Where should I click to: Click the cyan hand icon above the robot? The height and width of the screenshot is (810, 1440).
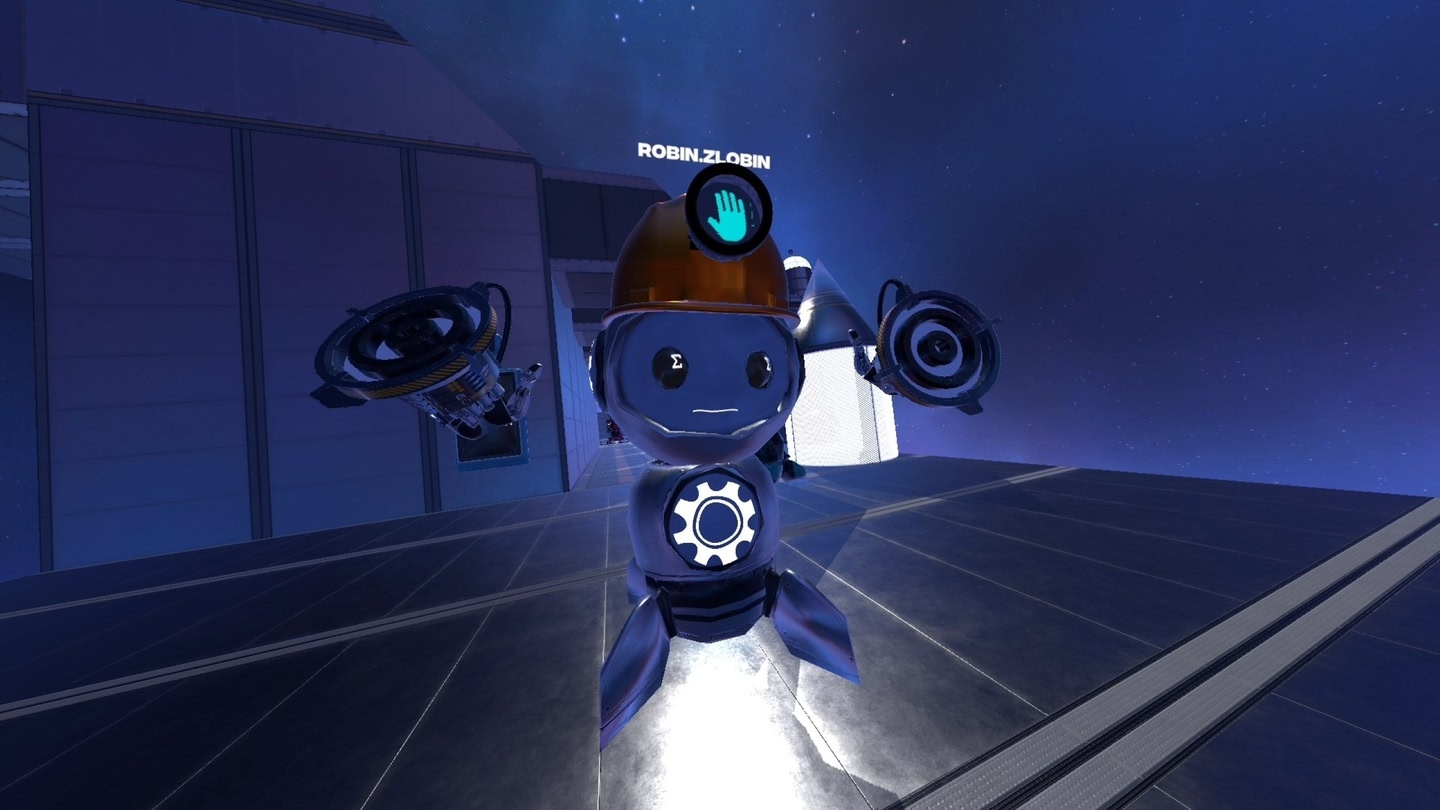pyautogui.click(x=728, y=216)
